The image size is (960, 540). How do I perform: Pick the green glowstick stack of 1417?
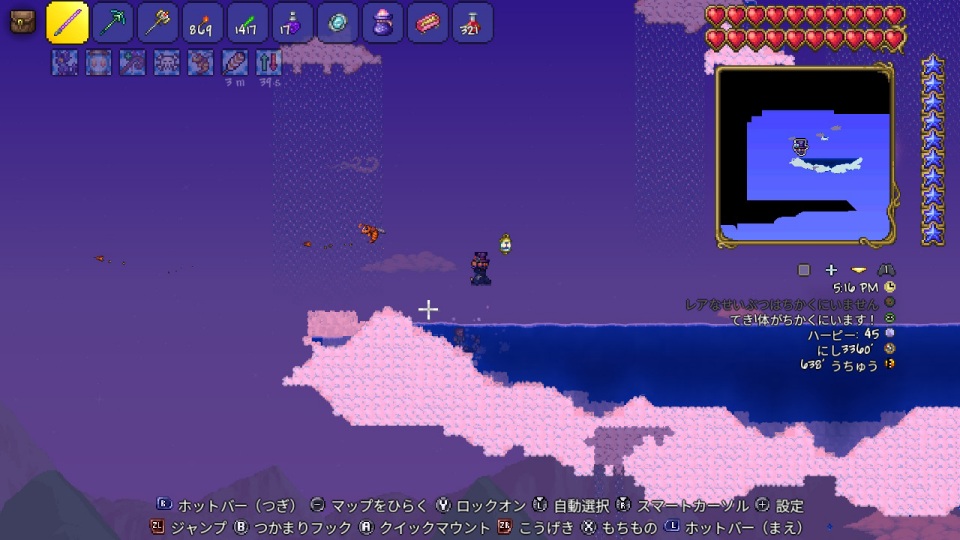tap(247, 23)
